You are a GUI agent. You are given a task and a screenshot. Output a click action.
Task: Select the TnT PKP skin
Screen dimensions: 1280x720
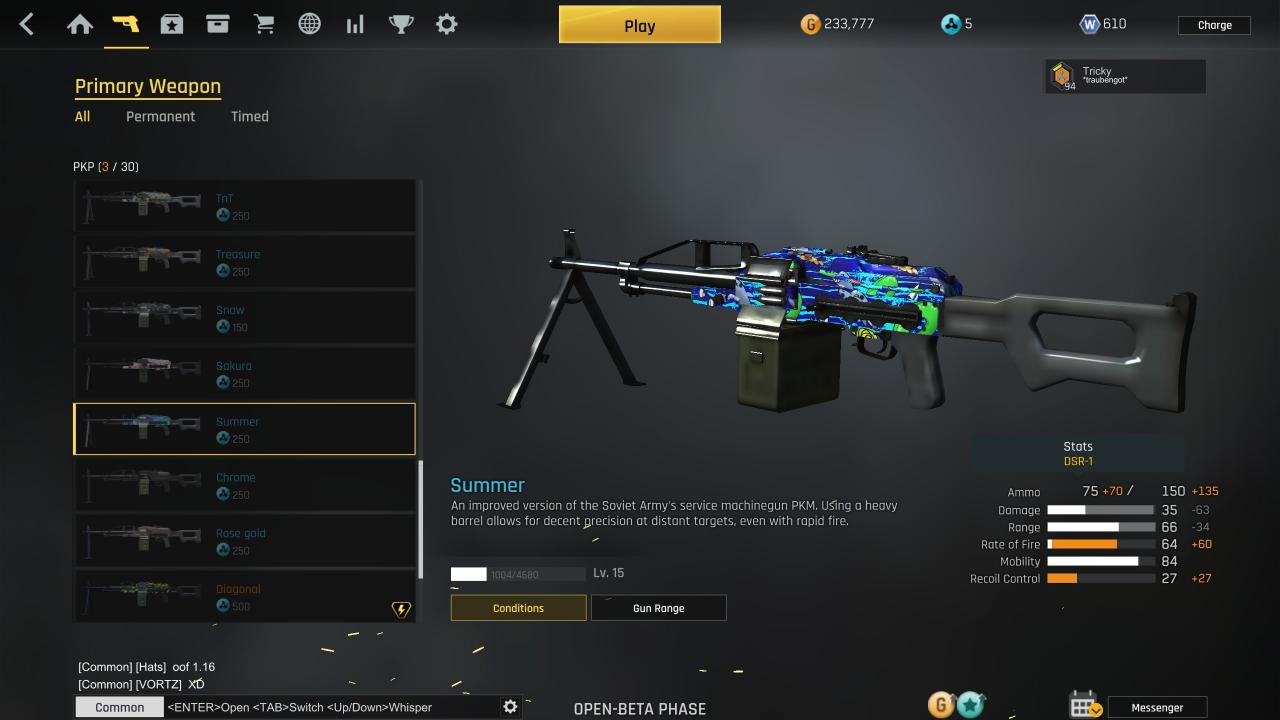pos(244,206)
